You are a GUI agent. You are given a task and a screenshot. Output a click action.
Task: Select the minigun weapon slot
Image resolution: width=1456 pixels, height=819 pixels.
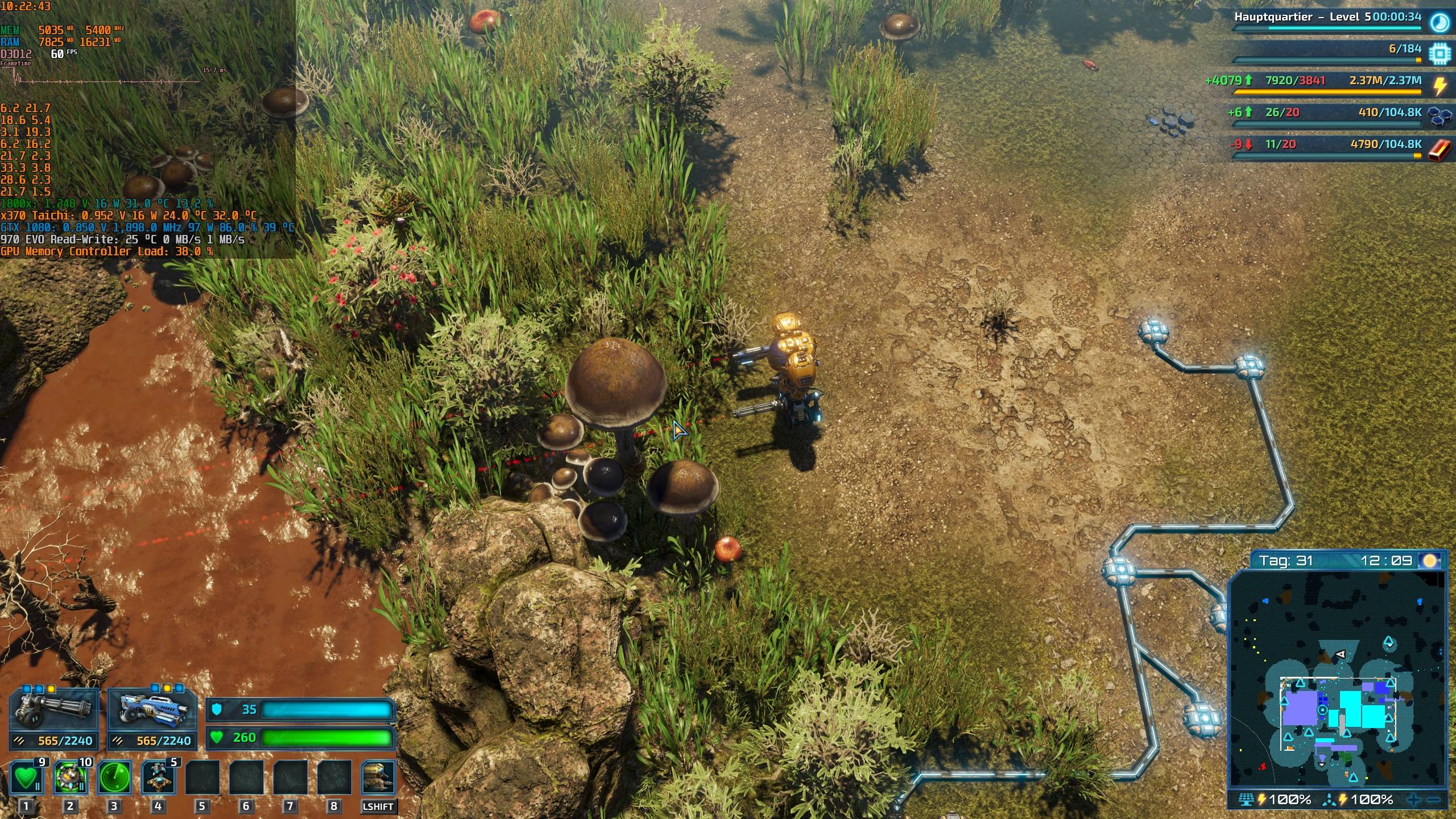[54, 708]
